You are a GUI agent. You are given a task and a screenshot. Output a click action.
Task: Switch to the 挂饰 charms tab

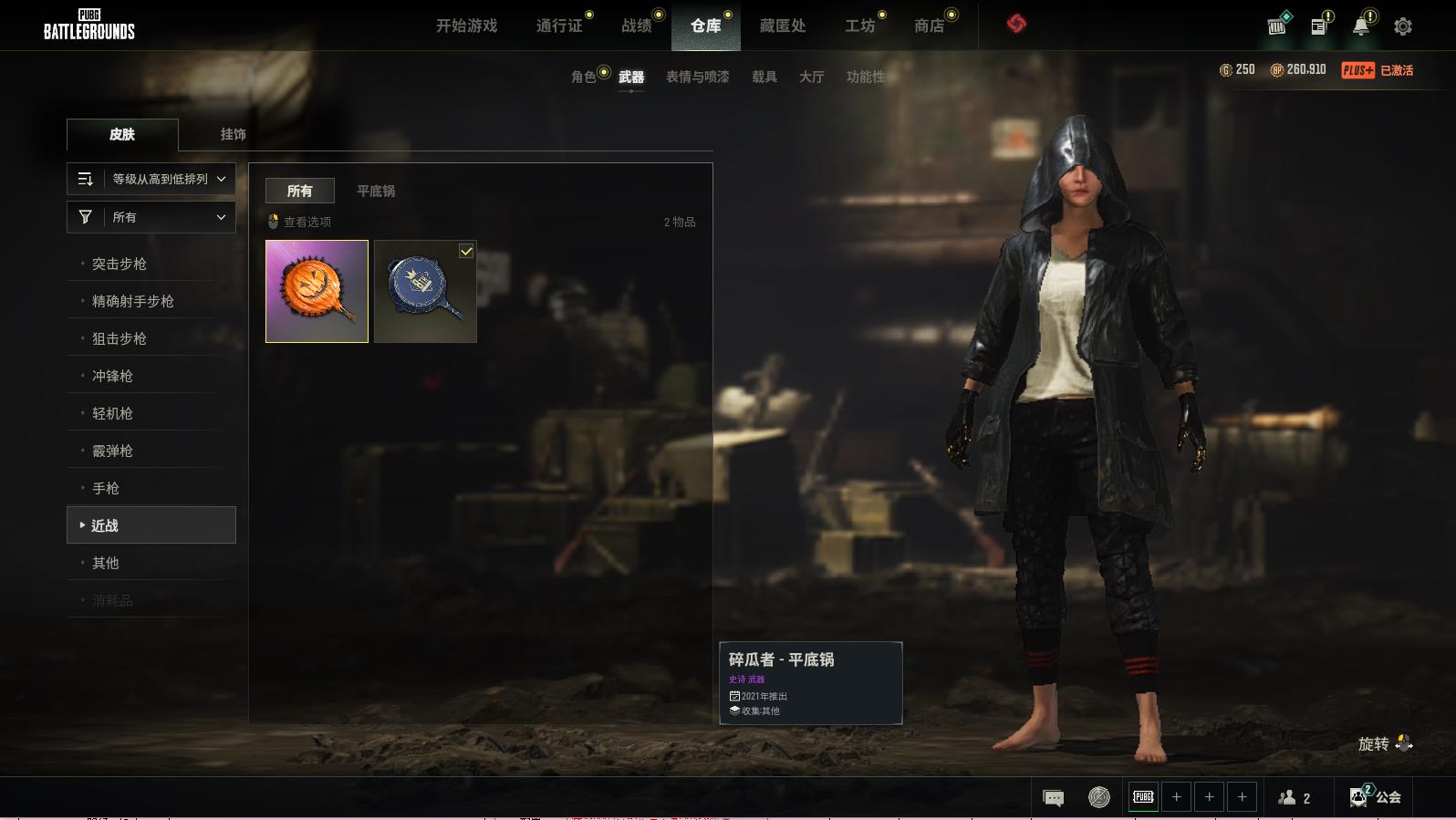click(x=233, y=134)
